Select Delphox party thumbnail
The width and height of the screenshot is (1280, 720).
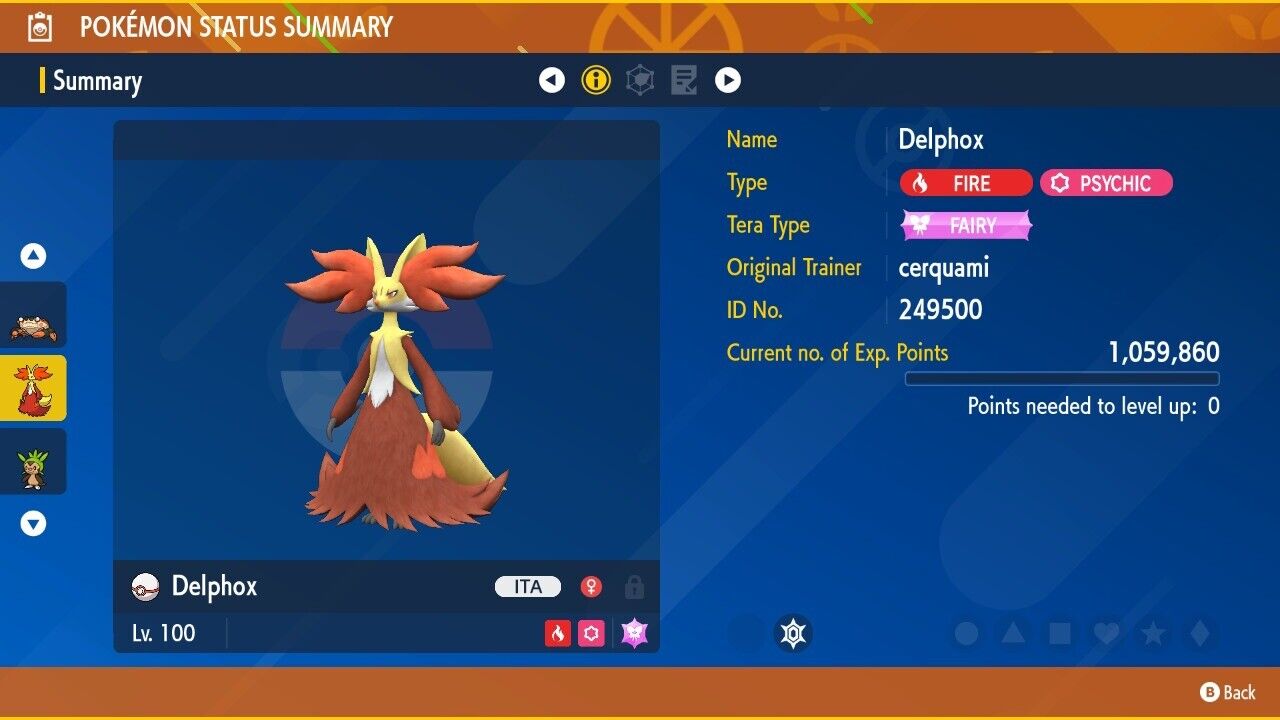(33, 388)
